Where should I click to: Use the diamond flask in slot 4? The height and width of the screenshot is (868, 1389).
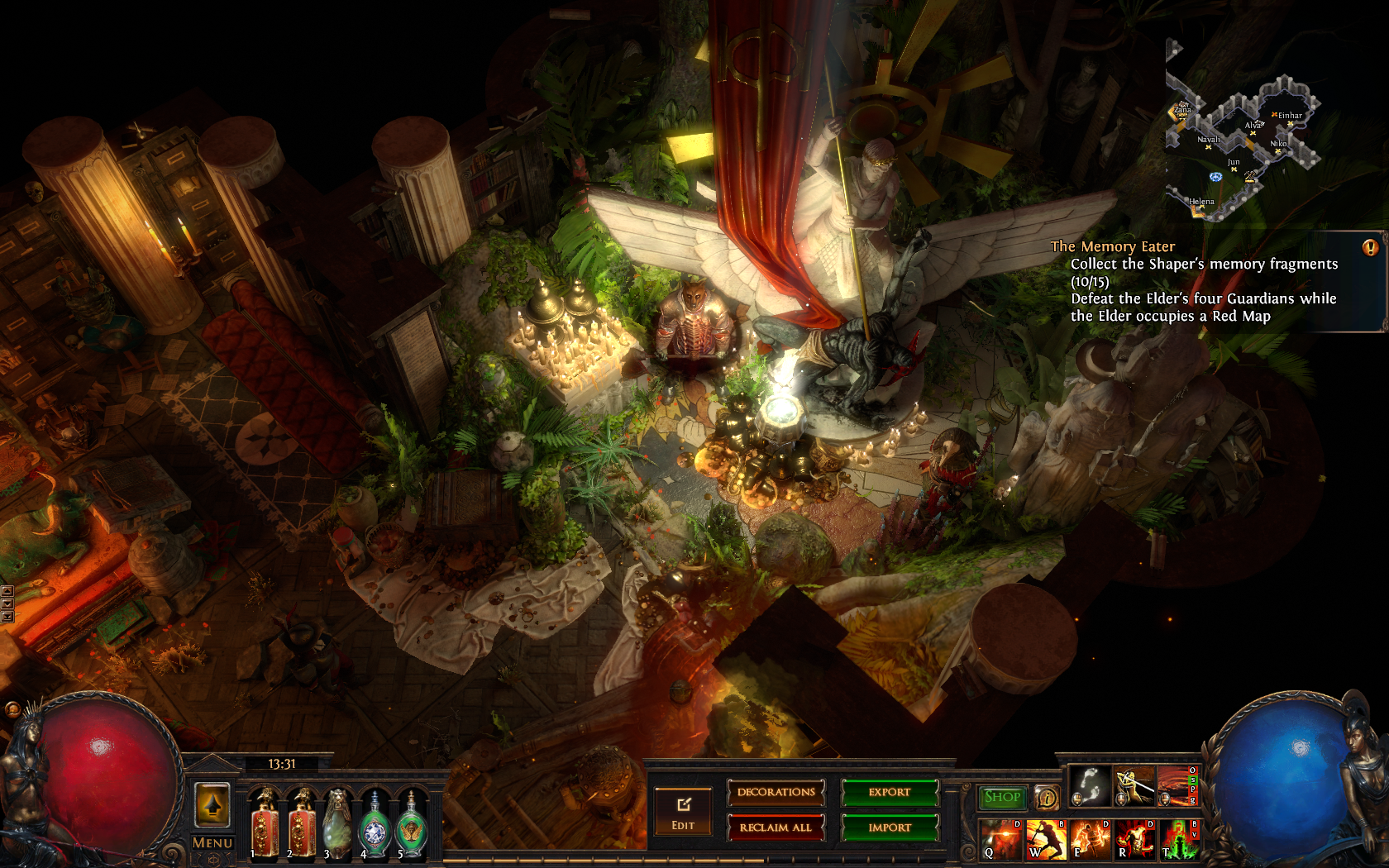(375, 824)
